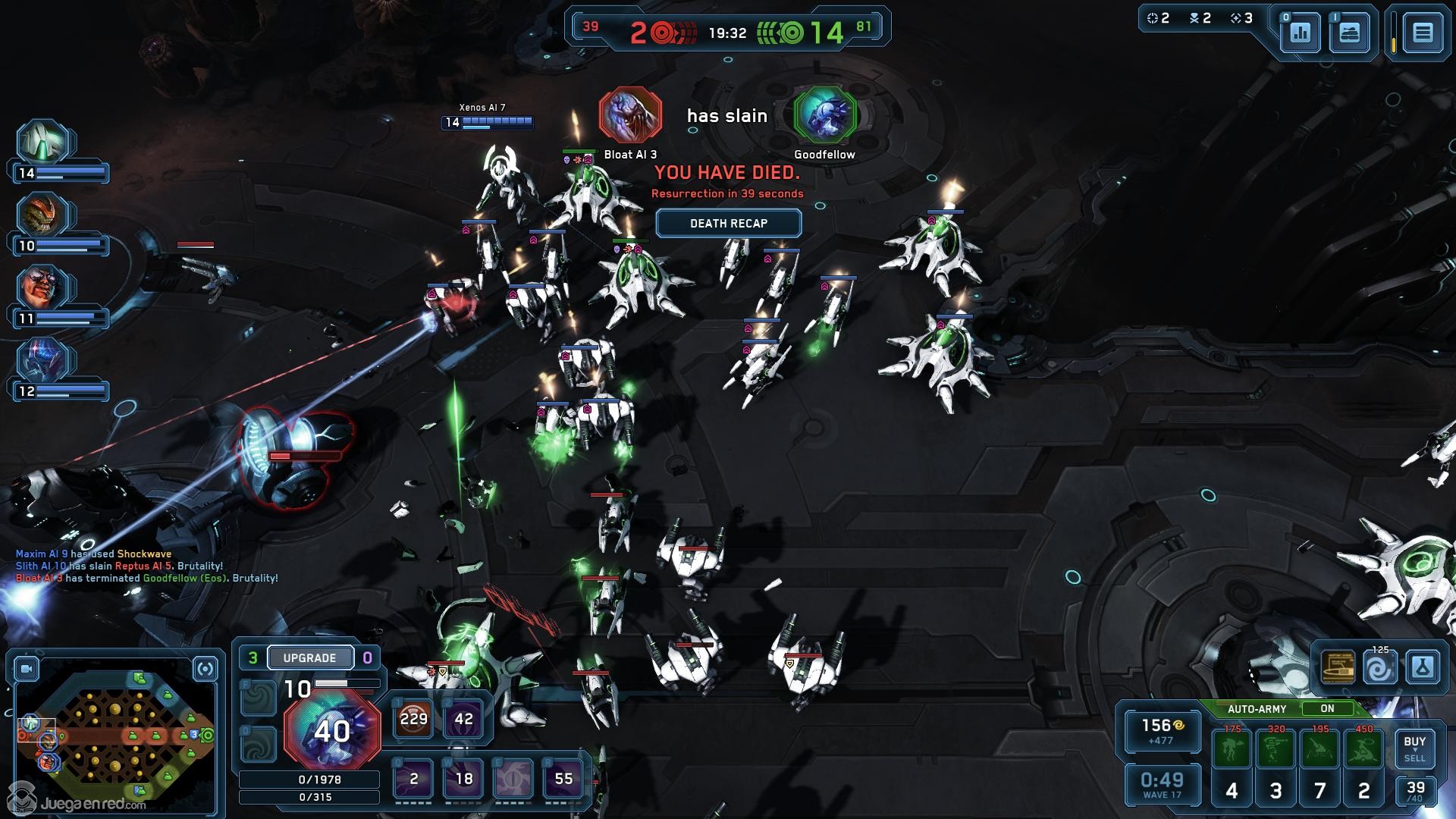Open the army tank panel

[x=1350, y=33]
